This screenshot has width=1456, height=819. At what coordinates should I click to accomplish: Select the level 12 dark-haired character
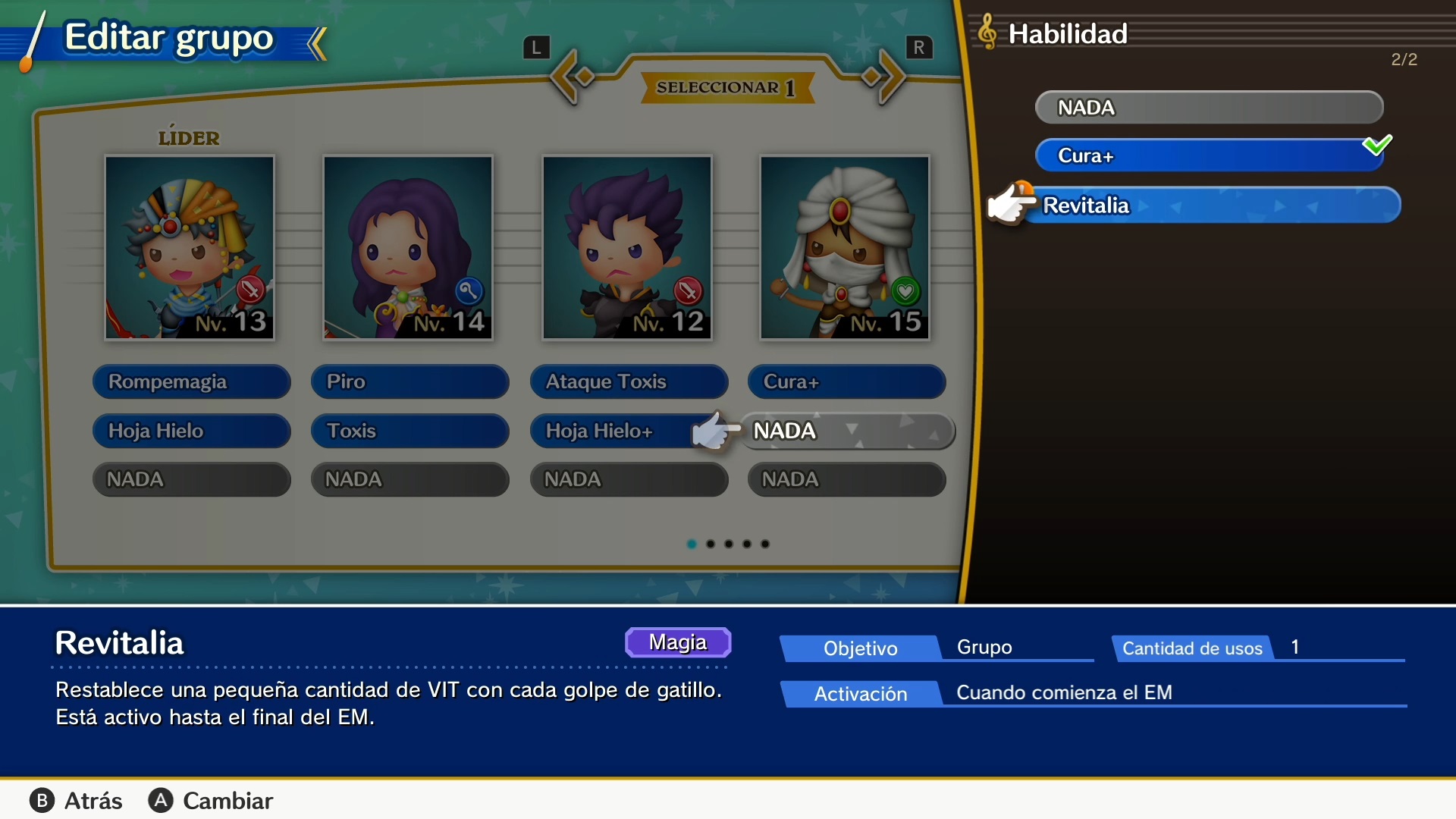coord(627,247)
